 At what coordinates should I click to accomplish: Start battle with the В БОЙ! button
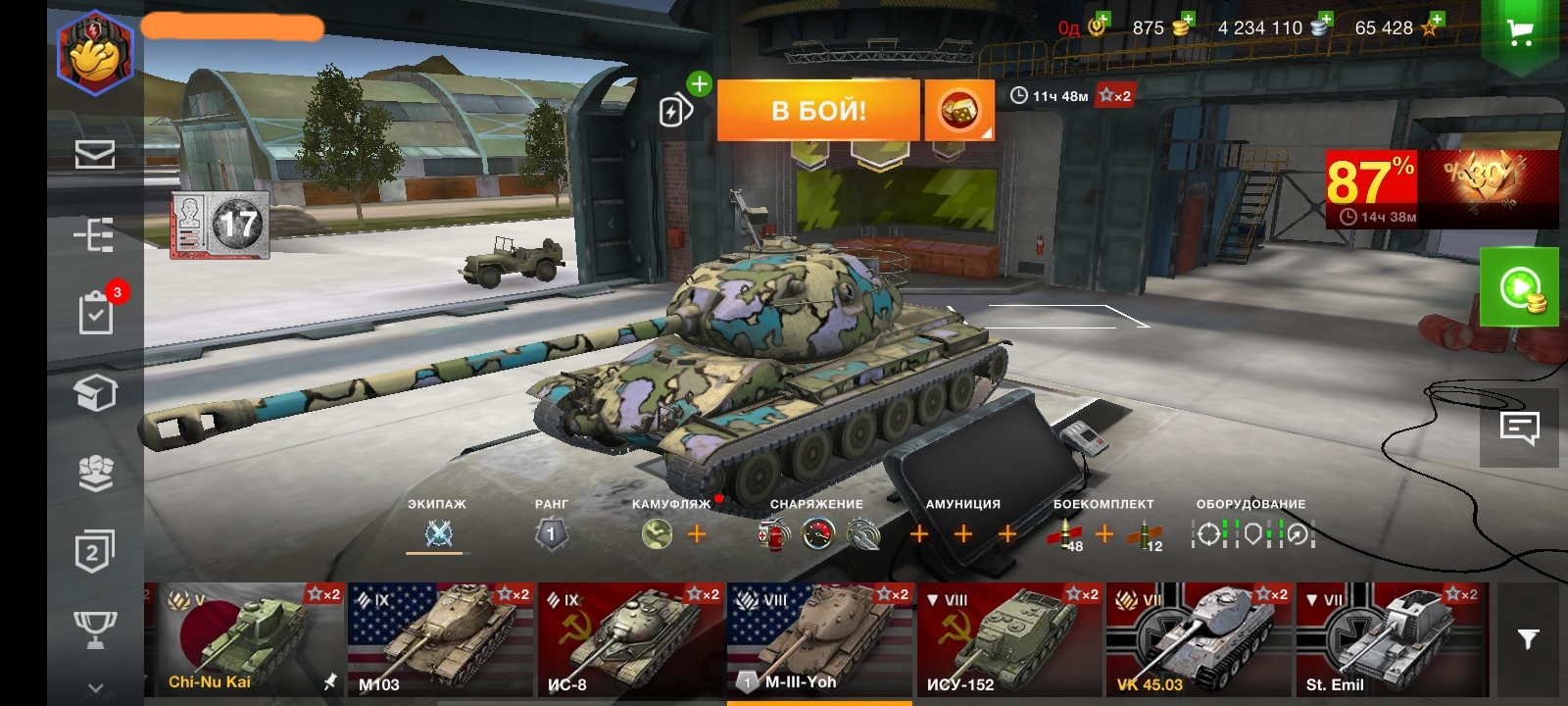pyautogui.click(x=818, y=110)
